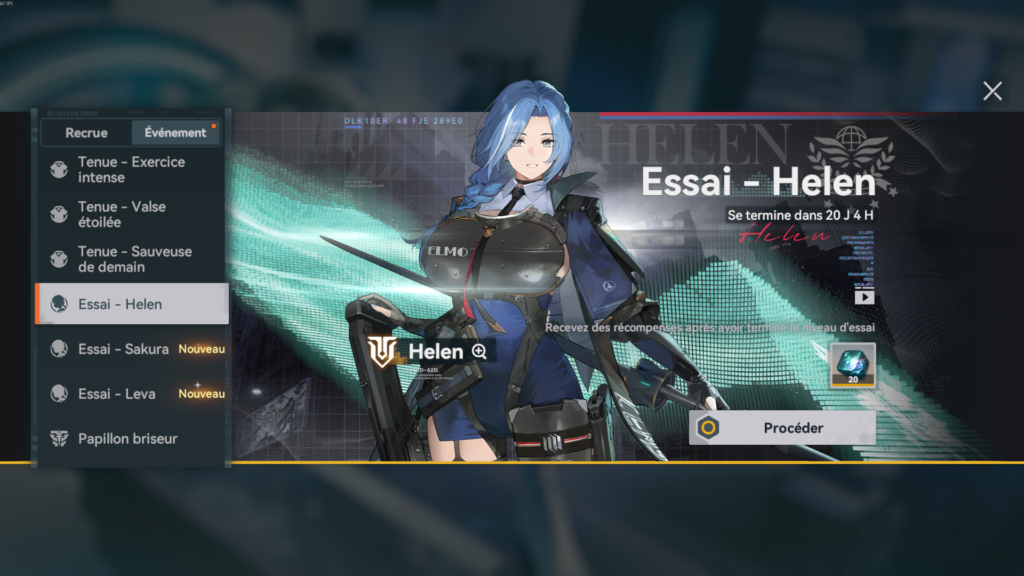Switch to the Recrue tab

[86, 132]
